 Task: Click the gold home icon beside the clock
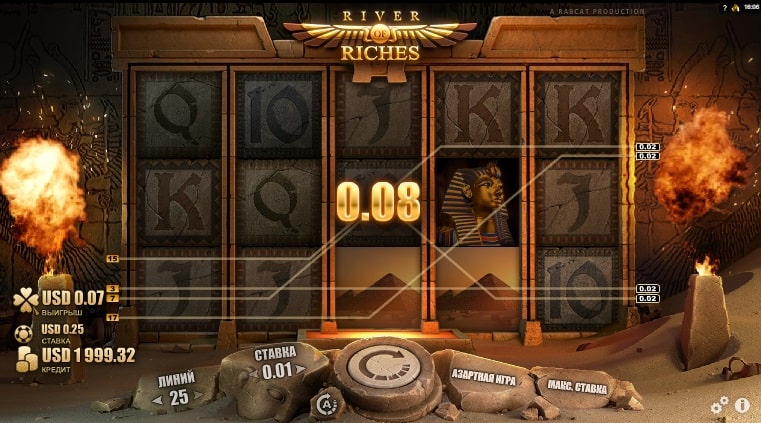click(735, 7)
